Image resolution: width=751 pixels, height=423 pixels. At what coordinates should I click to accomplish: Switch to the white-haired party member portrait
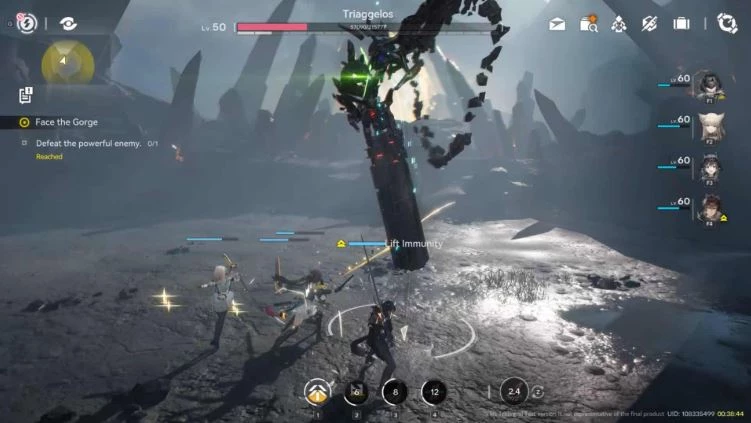click(x=712, y=127)
